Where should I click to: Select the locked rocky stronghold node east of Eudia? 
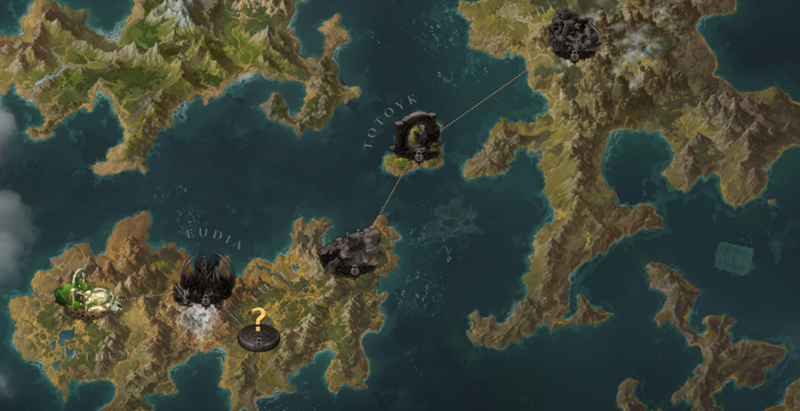pos(353,252)
